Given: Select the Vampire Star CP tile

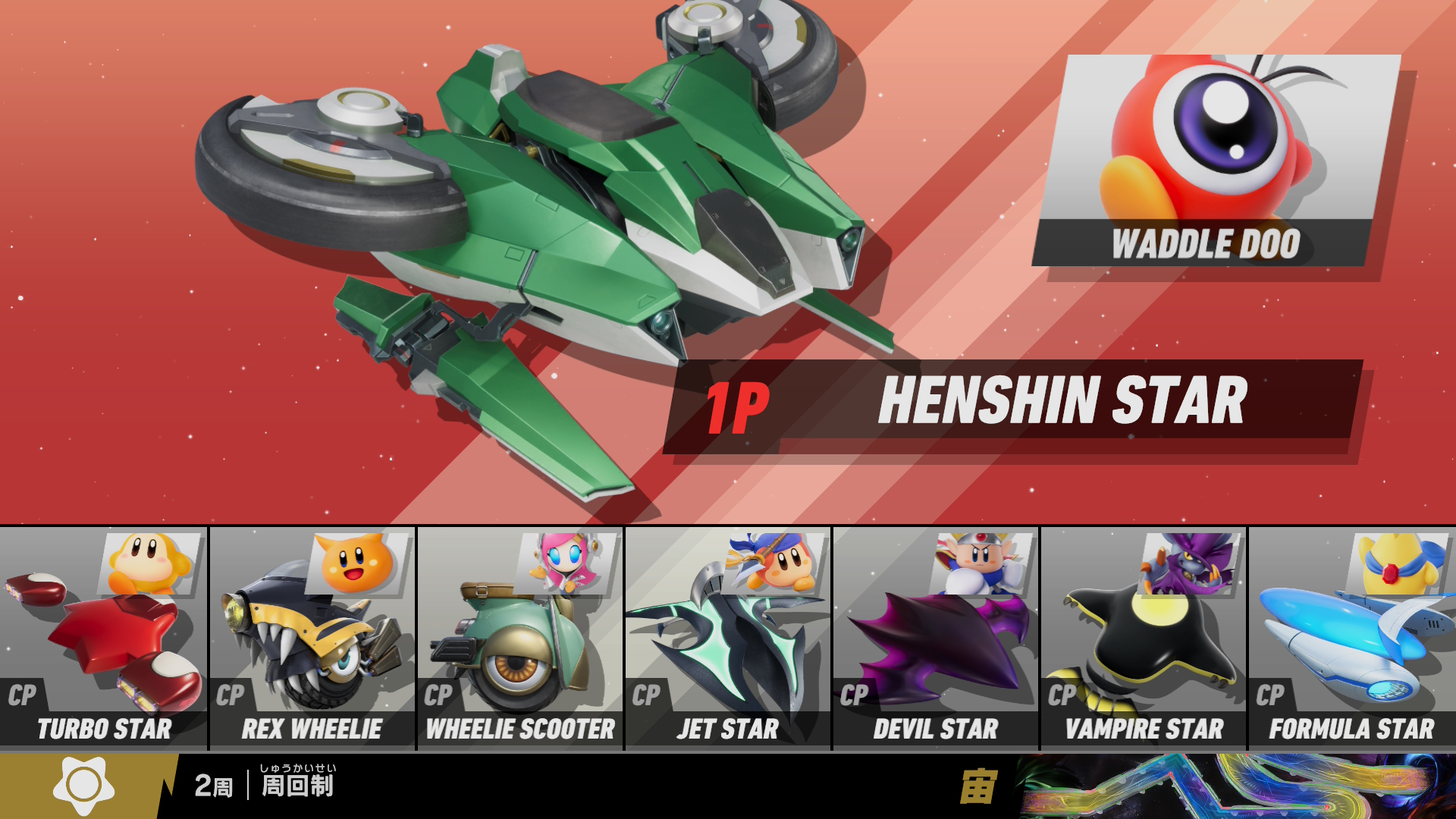Looking at the screenshot, I should [x=1144, y=639].
